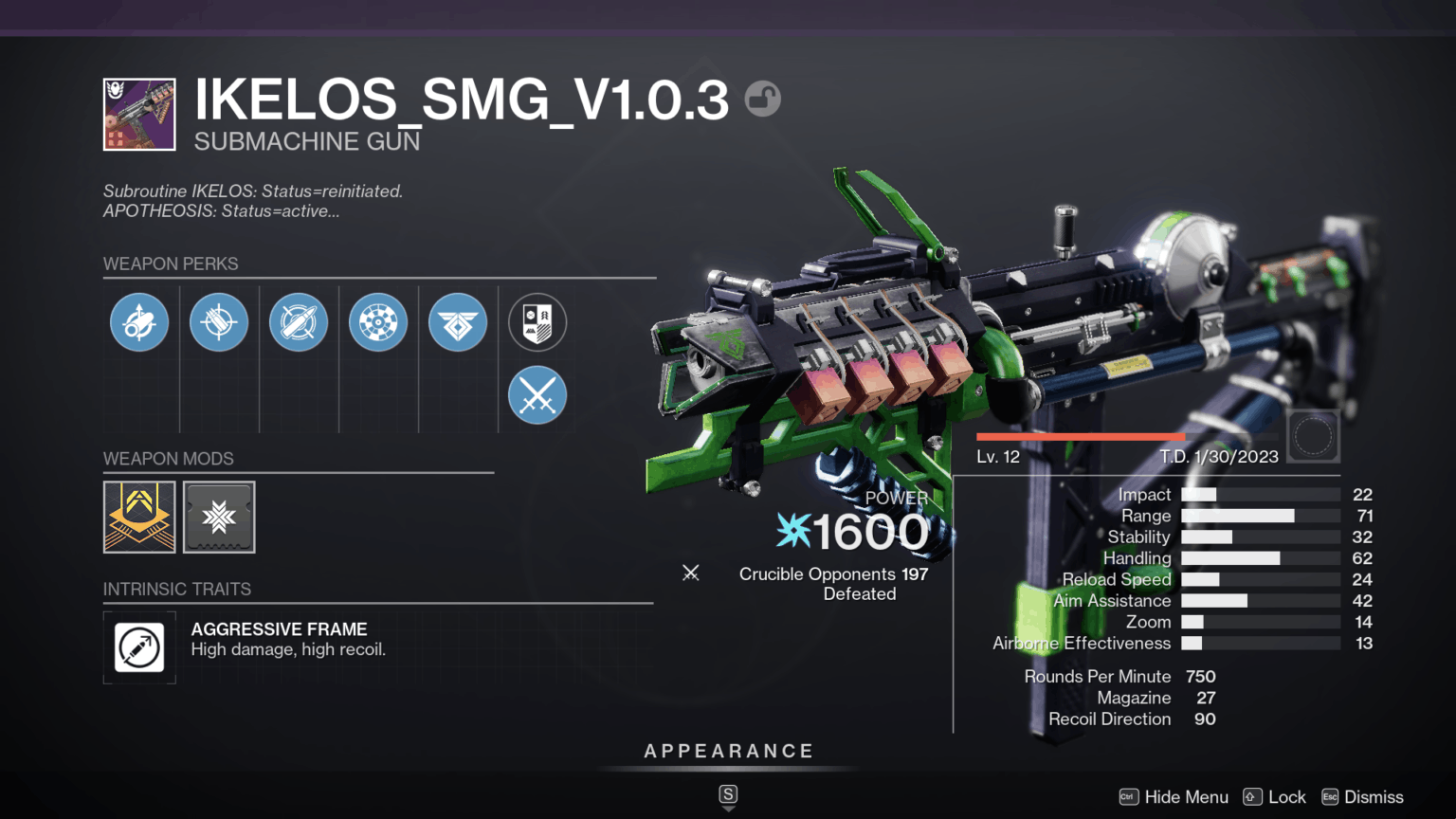Click the crossed-swords icon beside Crucible Opponents Defeated
Viewport: 1456px width, 819px height.
click(x=691, y=573)
